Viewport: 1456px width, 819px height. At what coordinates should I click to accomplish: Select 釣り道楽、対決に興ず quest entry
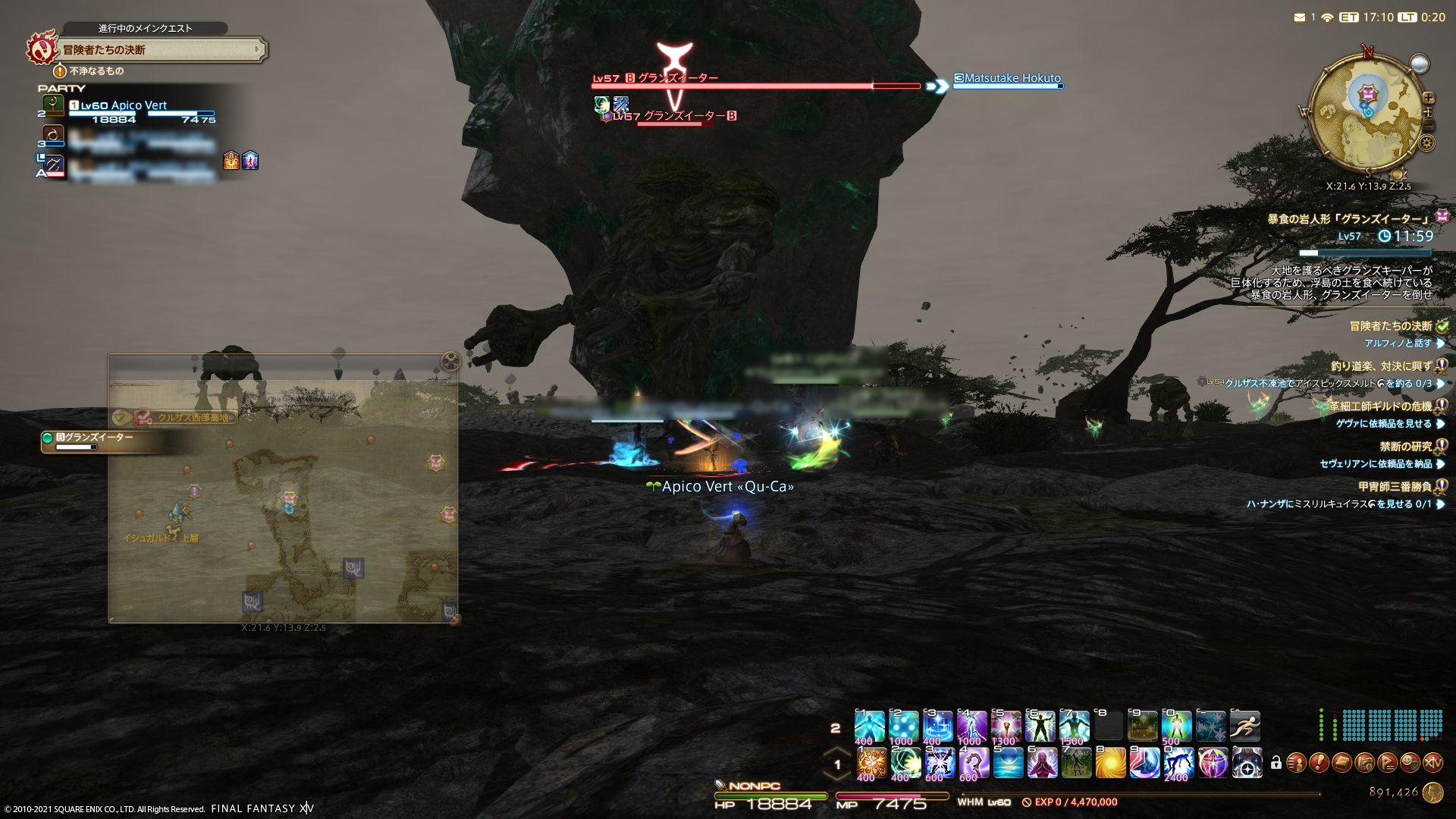click(x=1381, y=366)
